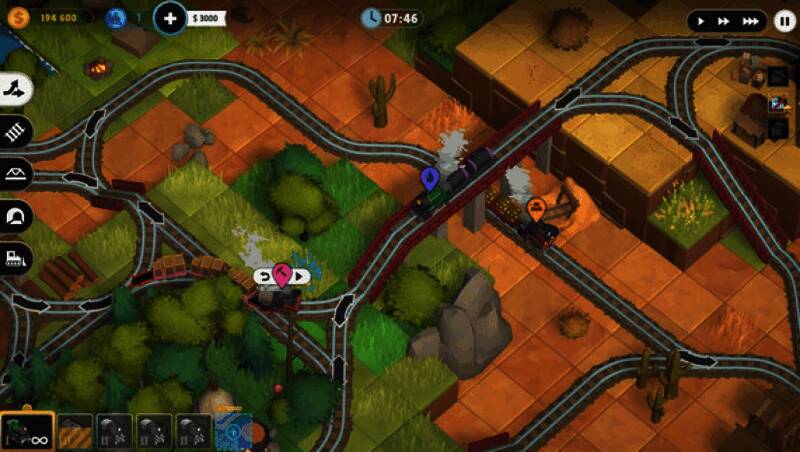Switch to double fast-forward speed
The width and height of the screenshot is (800, 452).
725,20
